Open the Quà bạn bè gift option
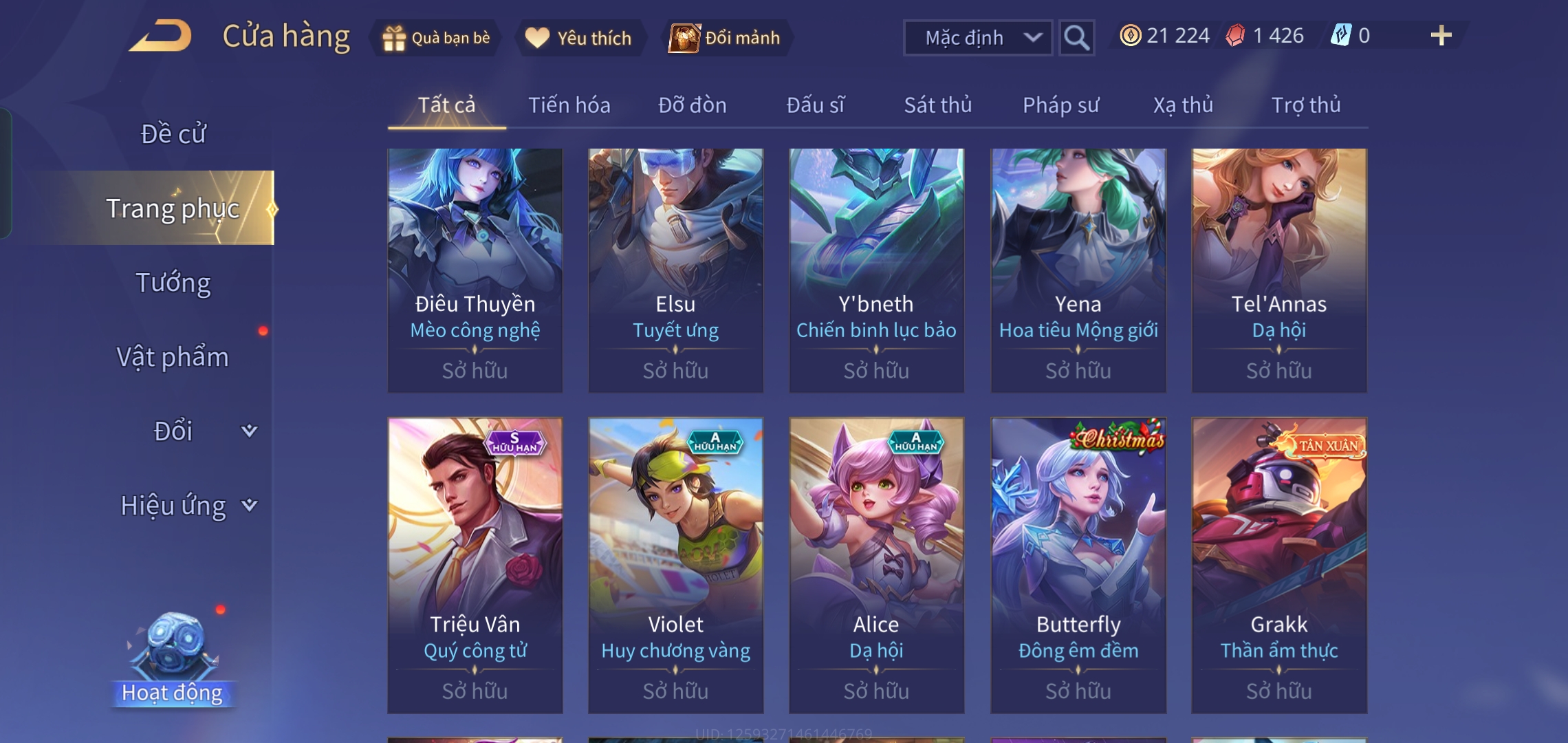This screenshot has width=1568, height=743. click(437, 38)
